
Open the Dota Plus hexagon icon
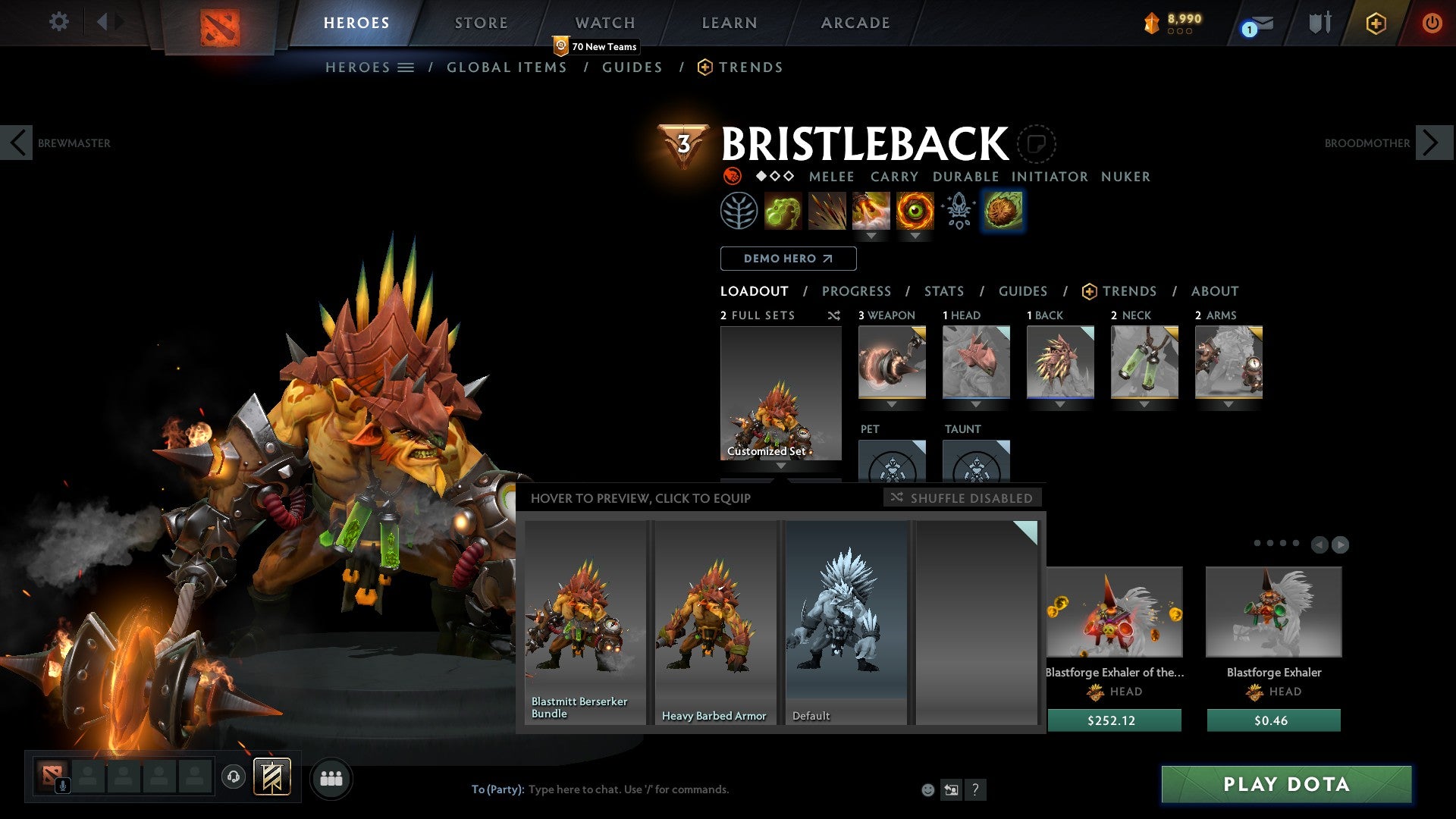point(1376,23)
